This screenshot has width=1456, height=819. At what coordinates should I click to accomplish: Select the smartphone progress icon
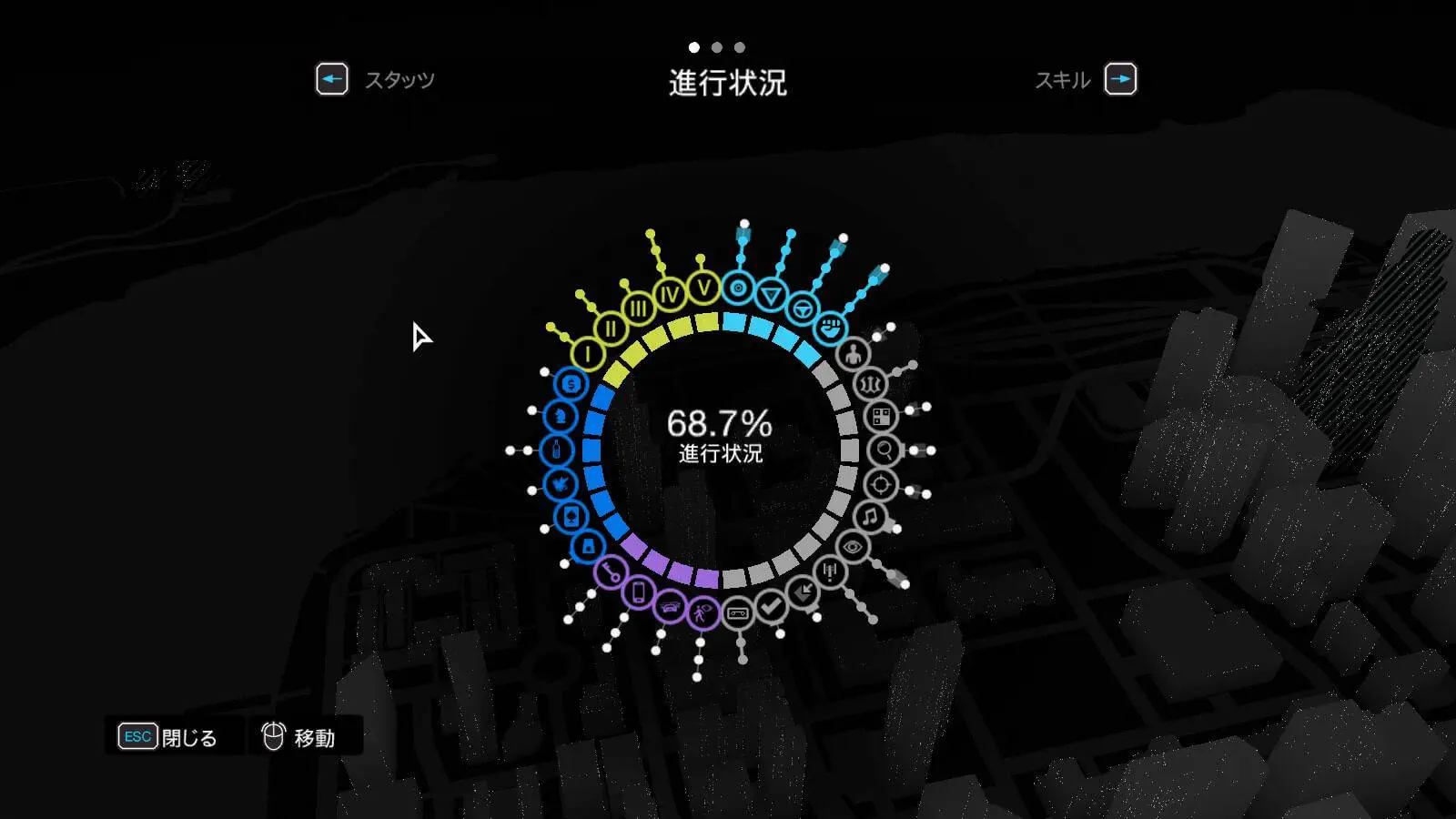point(639,592)
